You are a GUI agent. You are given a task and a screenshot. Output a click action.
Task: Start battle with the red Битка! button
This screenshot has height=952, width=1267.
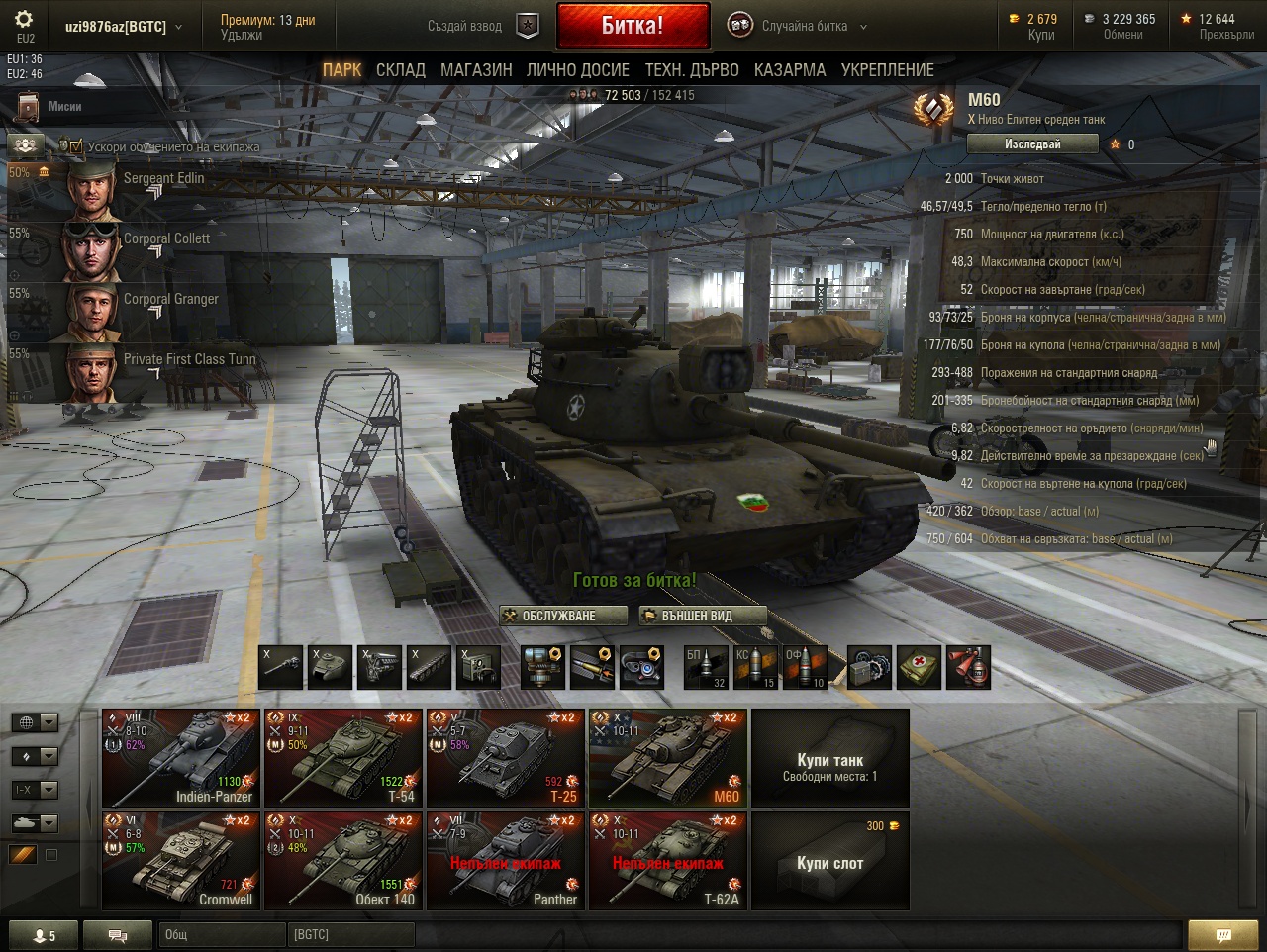633,26
